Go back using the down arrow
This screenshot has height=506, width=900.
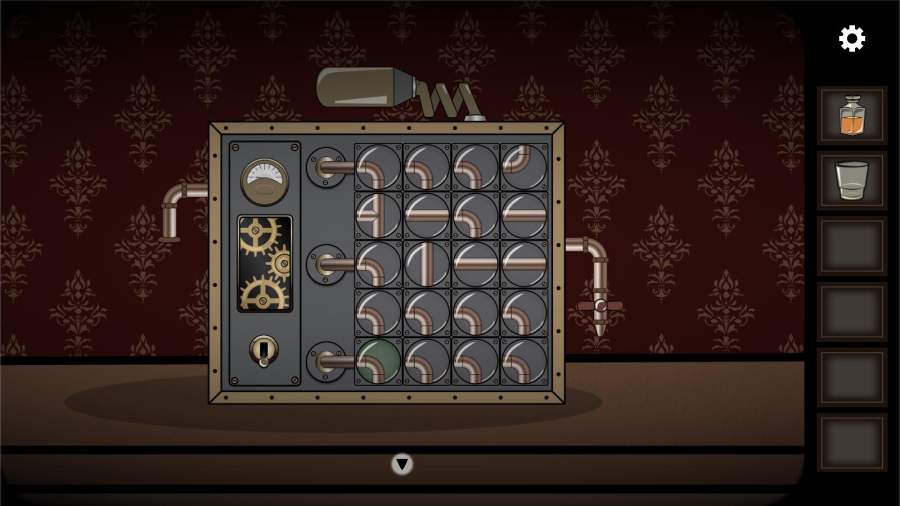pyautogui.click(x=402, y=464)
